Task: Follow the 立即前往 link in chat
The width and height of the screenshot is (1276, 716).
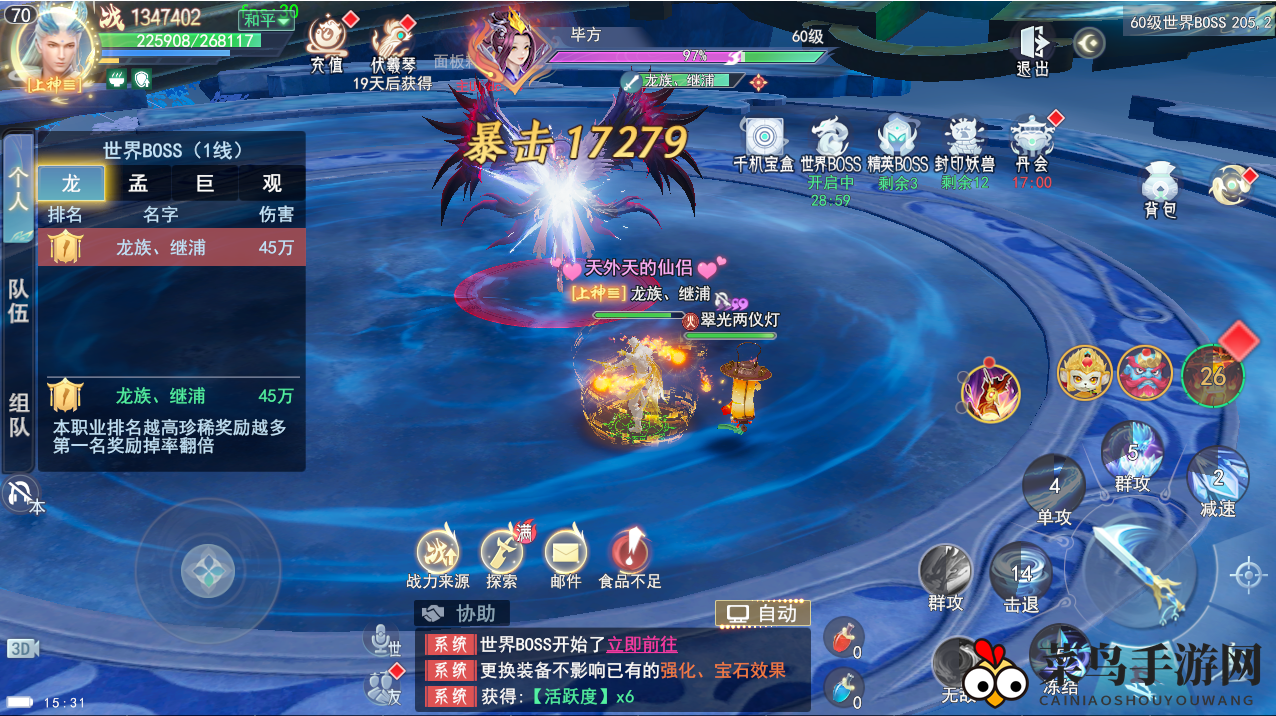Action: point(641,645)
